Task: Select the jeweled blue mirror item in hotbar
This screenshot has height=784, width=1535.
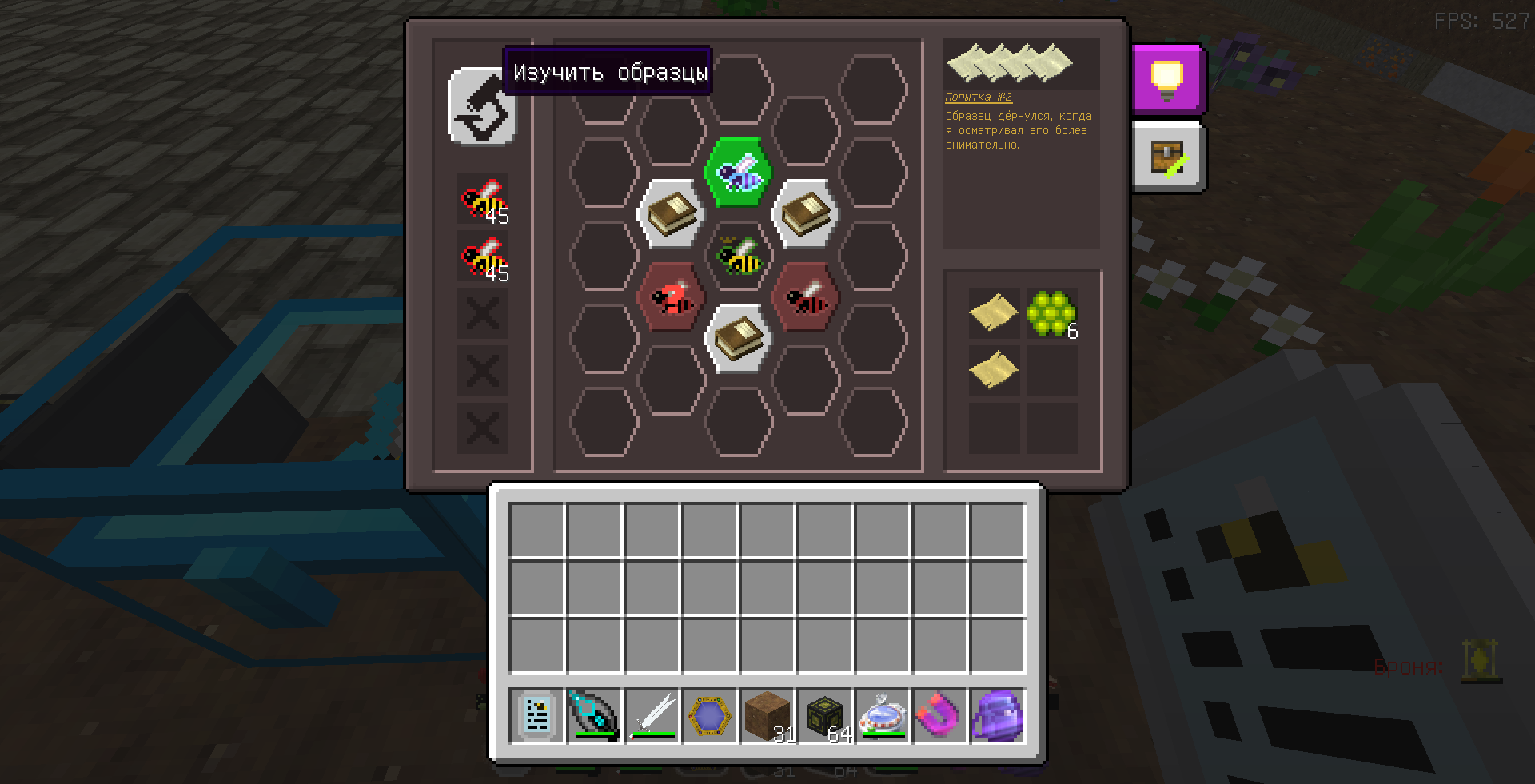Action: [883, 715]
